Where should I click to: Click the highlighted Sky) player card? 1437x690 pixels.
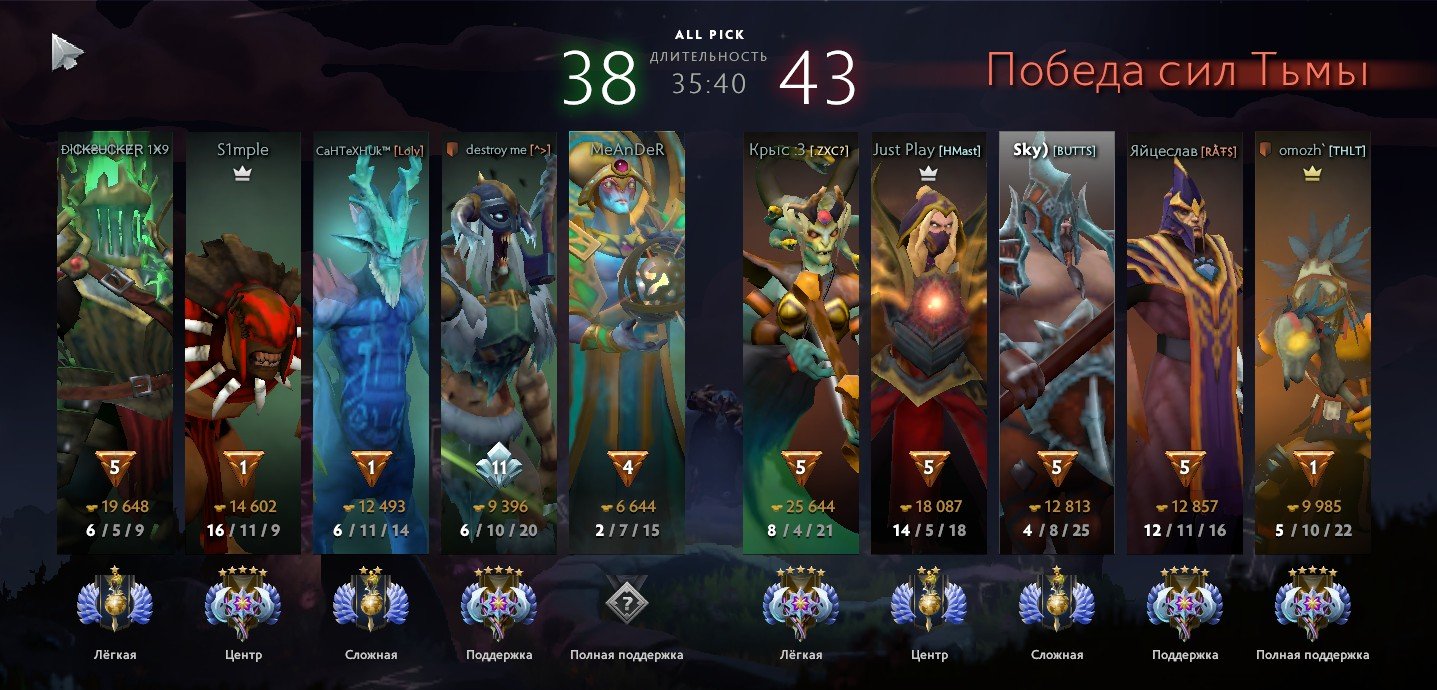[1057, 340]
